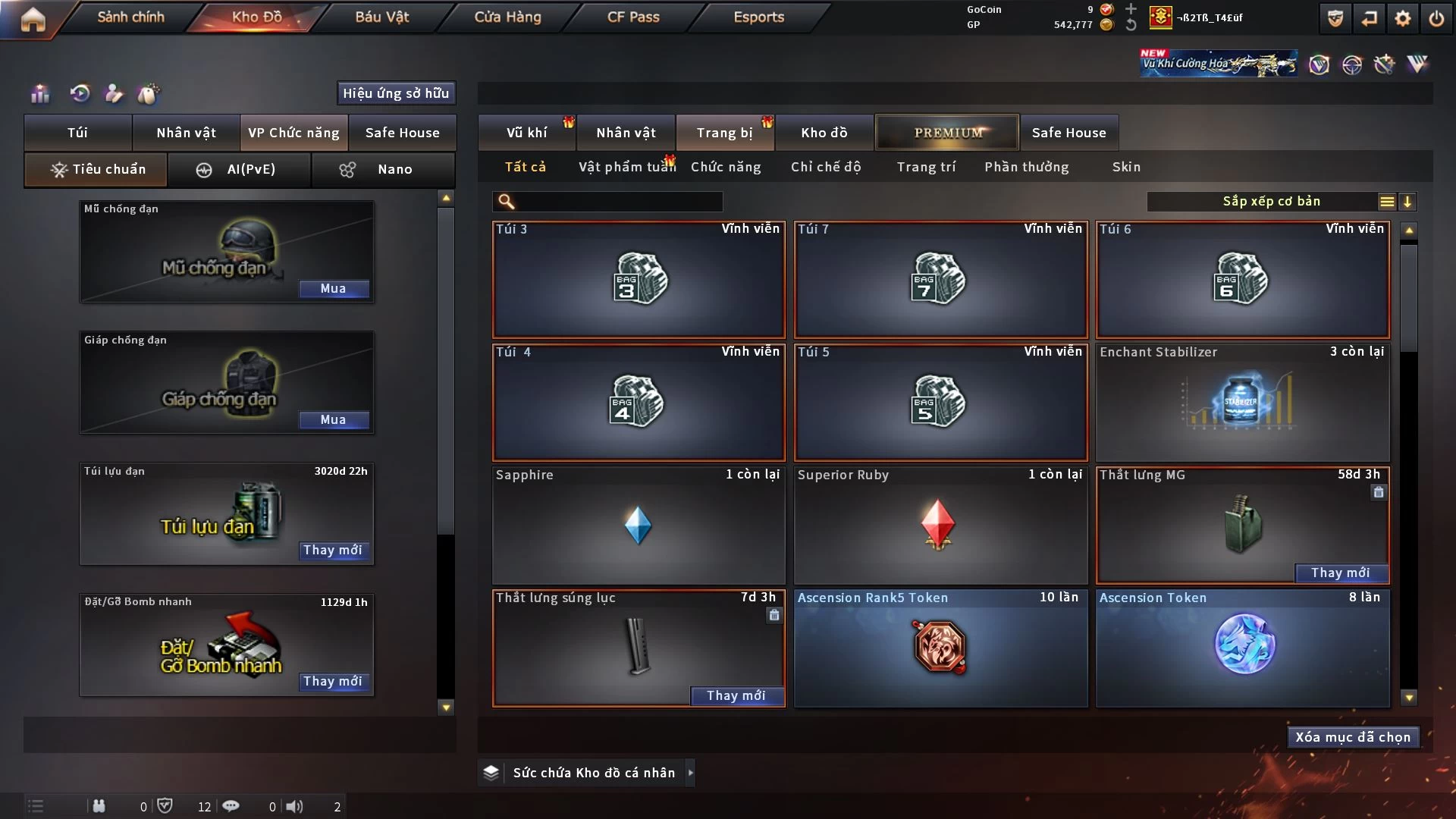This screenshot has height=819, width=1456.
Task: Open the Cửa Hàng shop menu
Action: [507, 17]
